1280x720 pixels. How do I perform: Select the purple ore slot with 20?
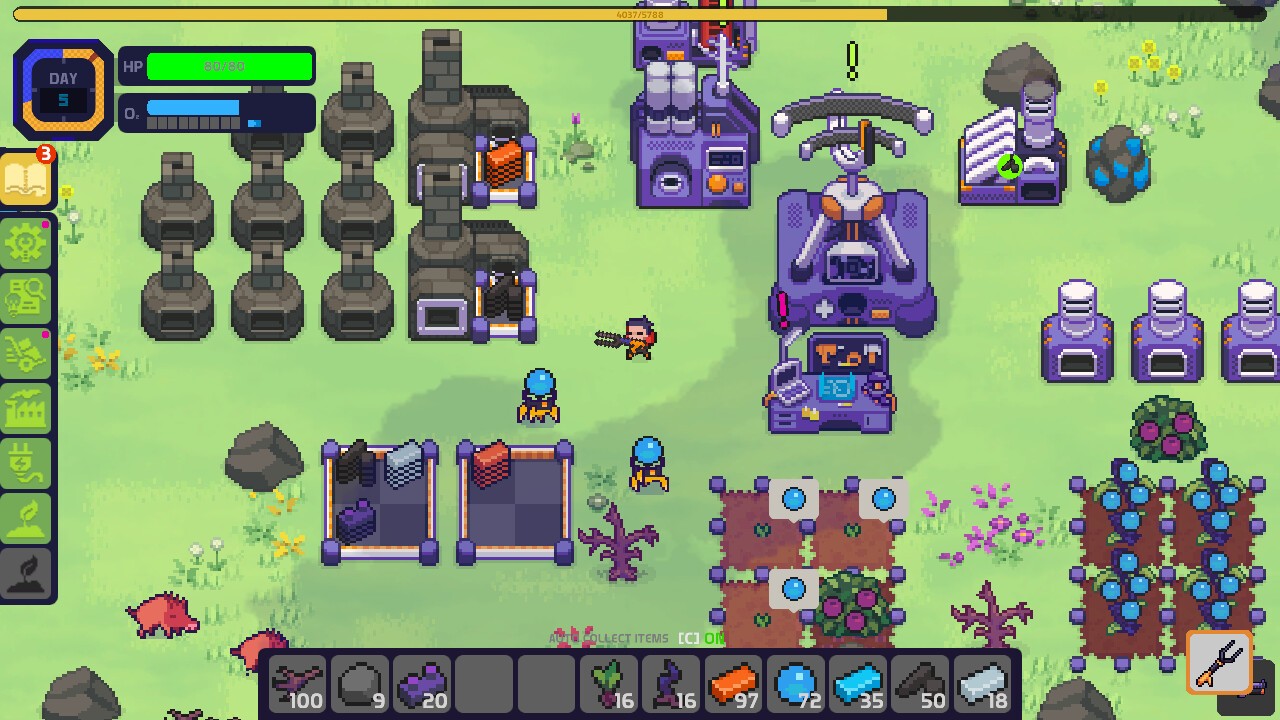click(421, 686)
